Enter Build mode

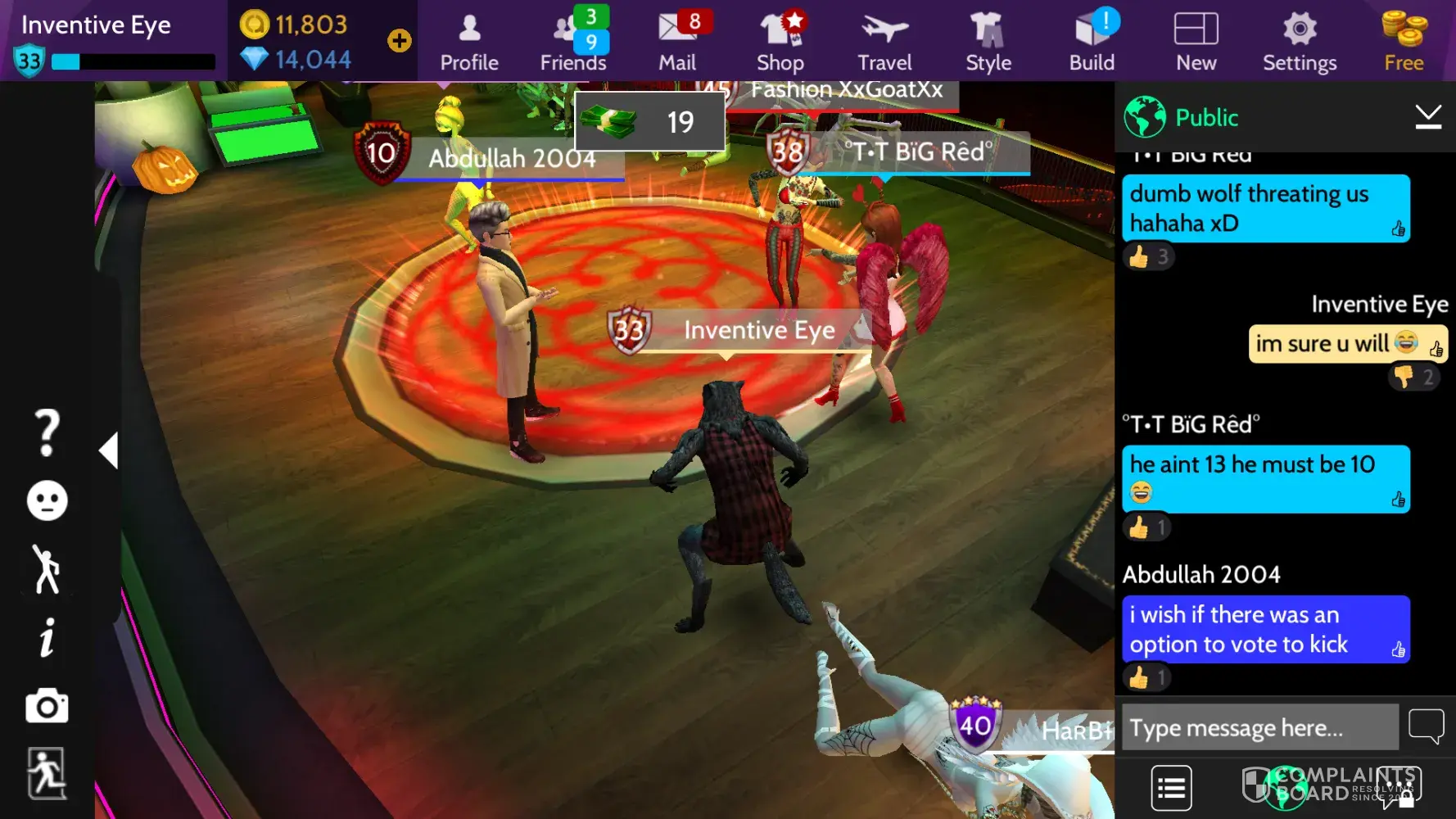coord(1092,41)
